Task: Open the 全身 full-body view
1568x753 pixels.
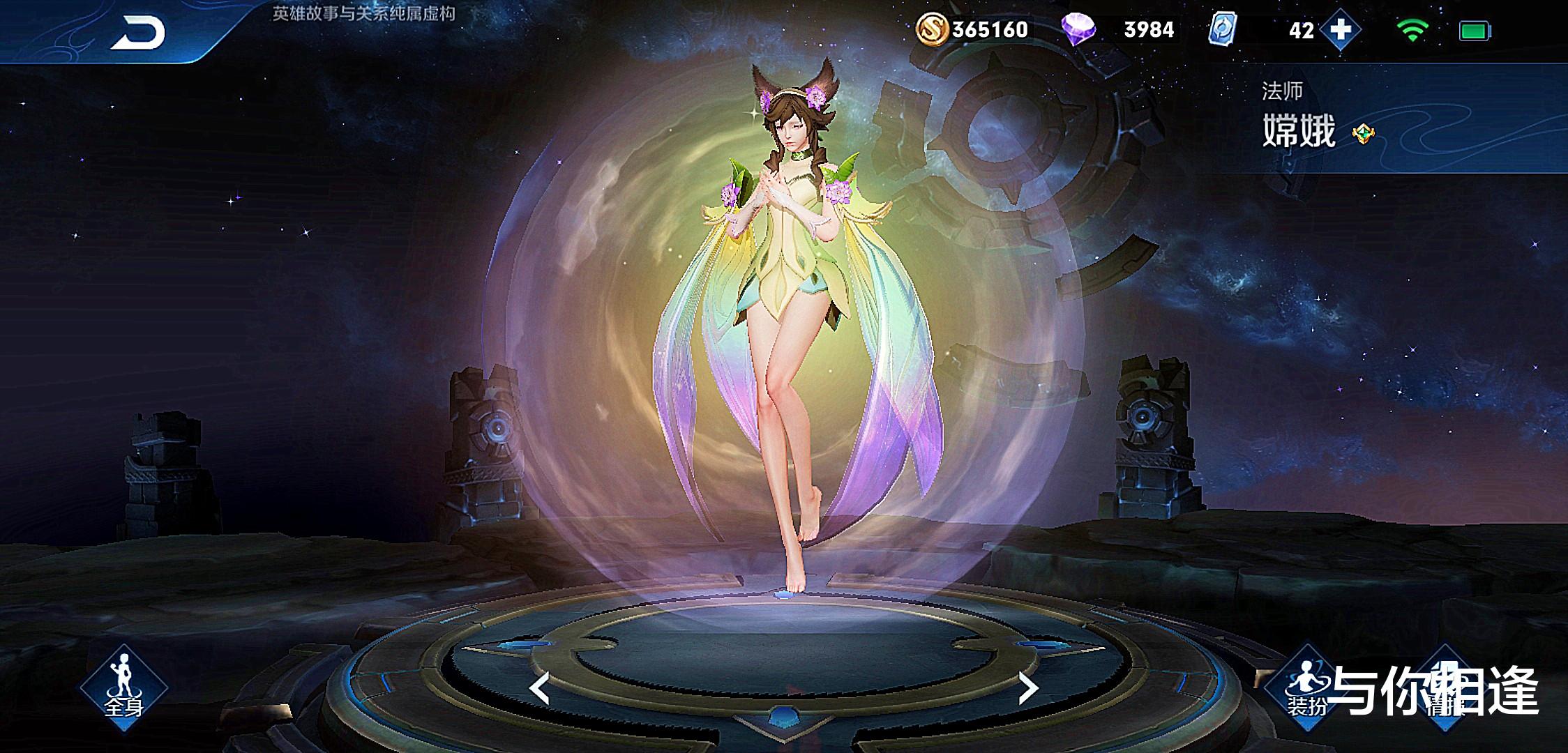Action: point(123,688)
